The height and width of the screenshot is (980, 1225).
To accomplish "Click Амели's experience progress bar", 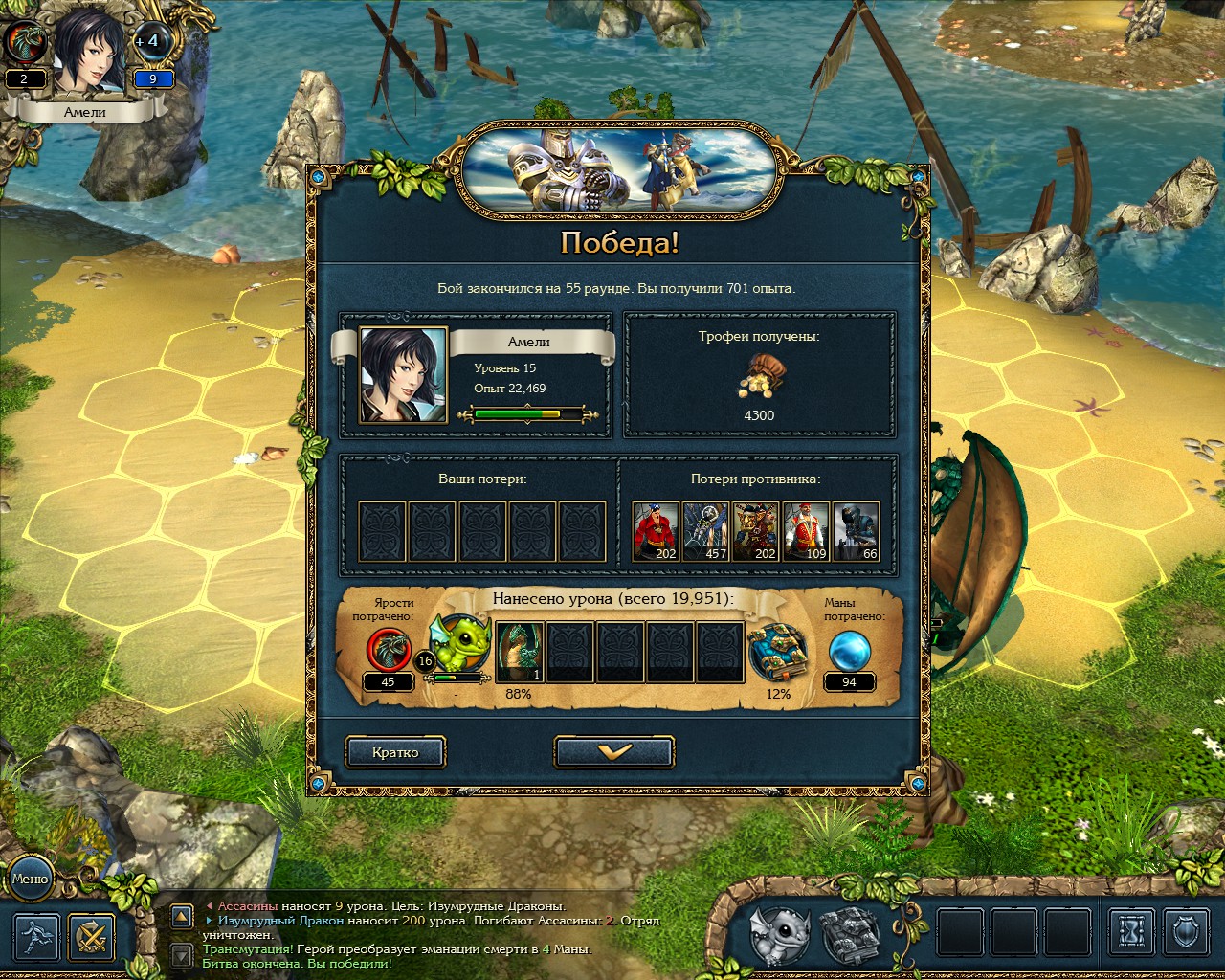I will (526, 413).
